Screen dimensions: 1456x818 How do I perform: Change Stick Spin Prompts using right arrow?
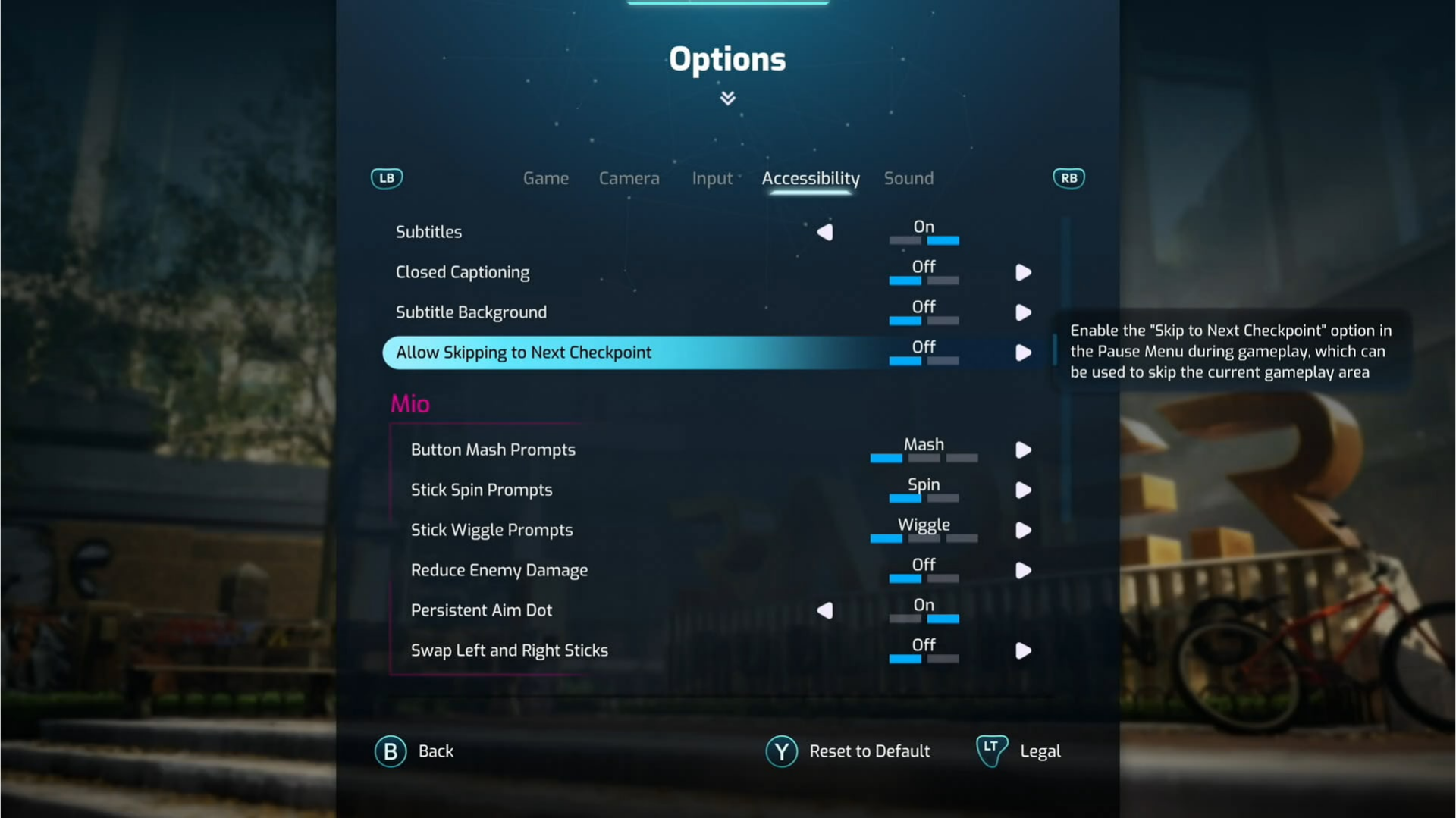(x=1023, y=490)
